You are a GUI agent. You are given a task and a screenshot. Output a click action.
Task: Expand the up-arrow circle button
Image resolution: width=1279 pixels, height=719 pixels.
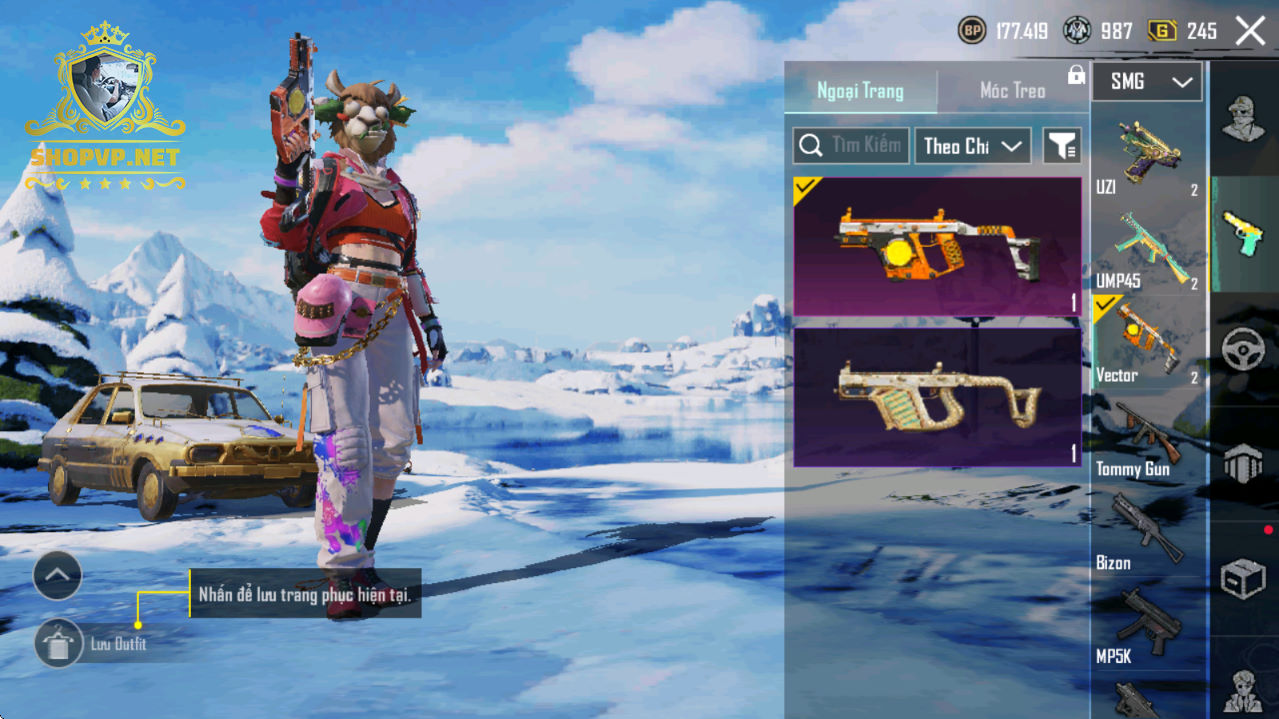point(57,575)
